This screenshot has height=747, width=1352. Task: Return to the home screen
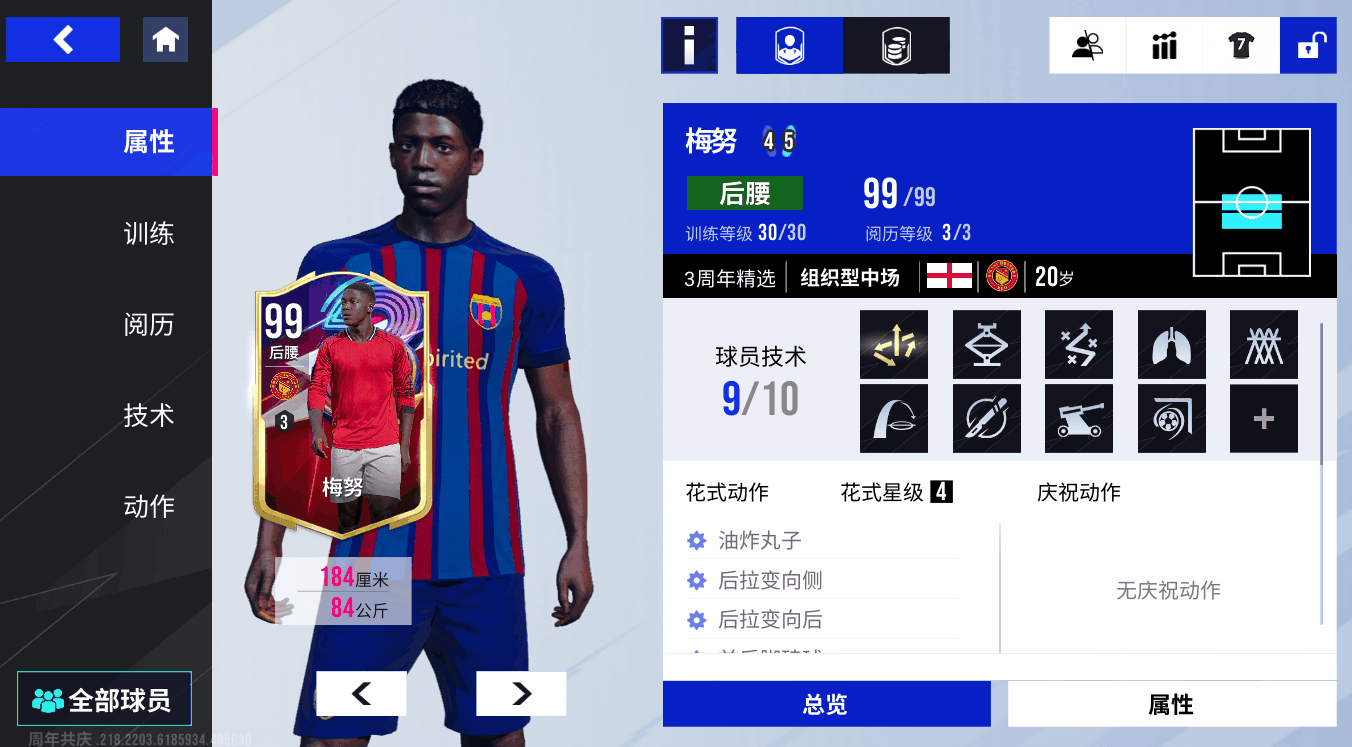click(x=165, y=40)
